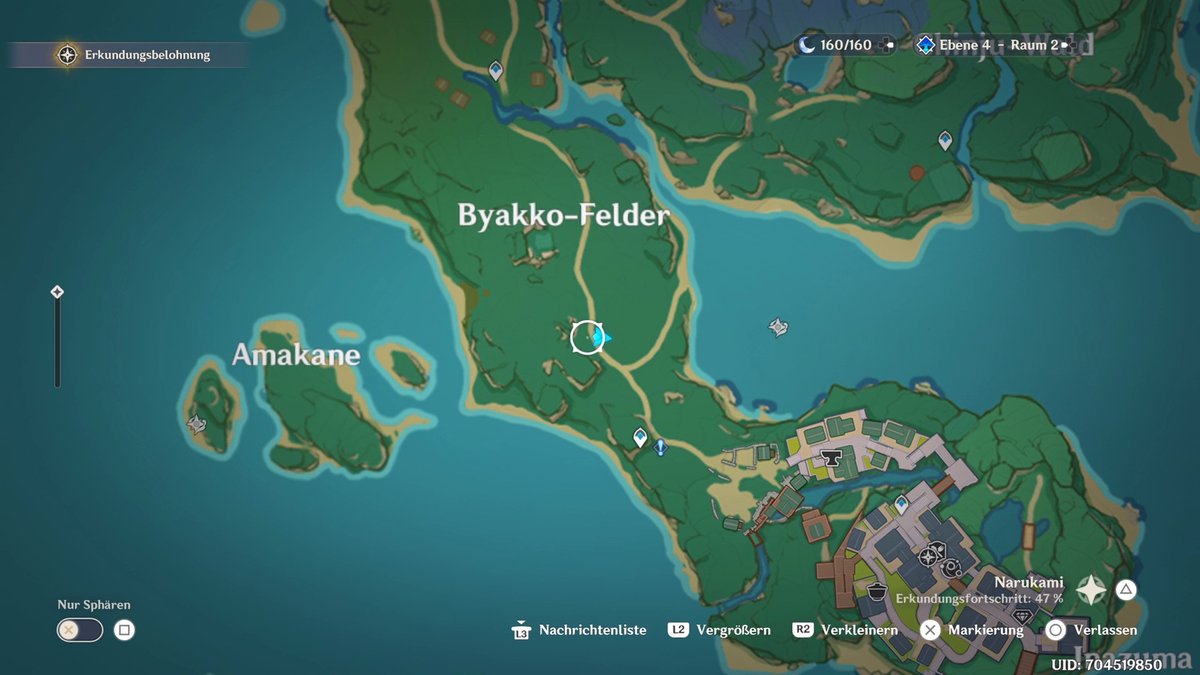The image size is (1200, 675).
Task: Click the blacksmith anvil map icon
Action: coord(829,458)
